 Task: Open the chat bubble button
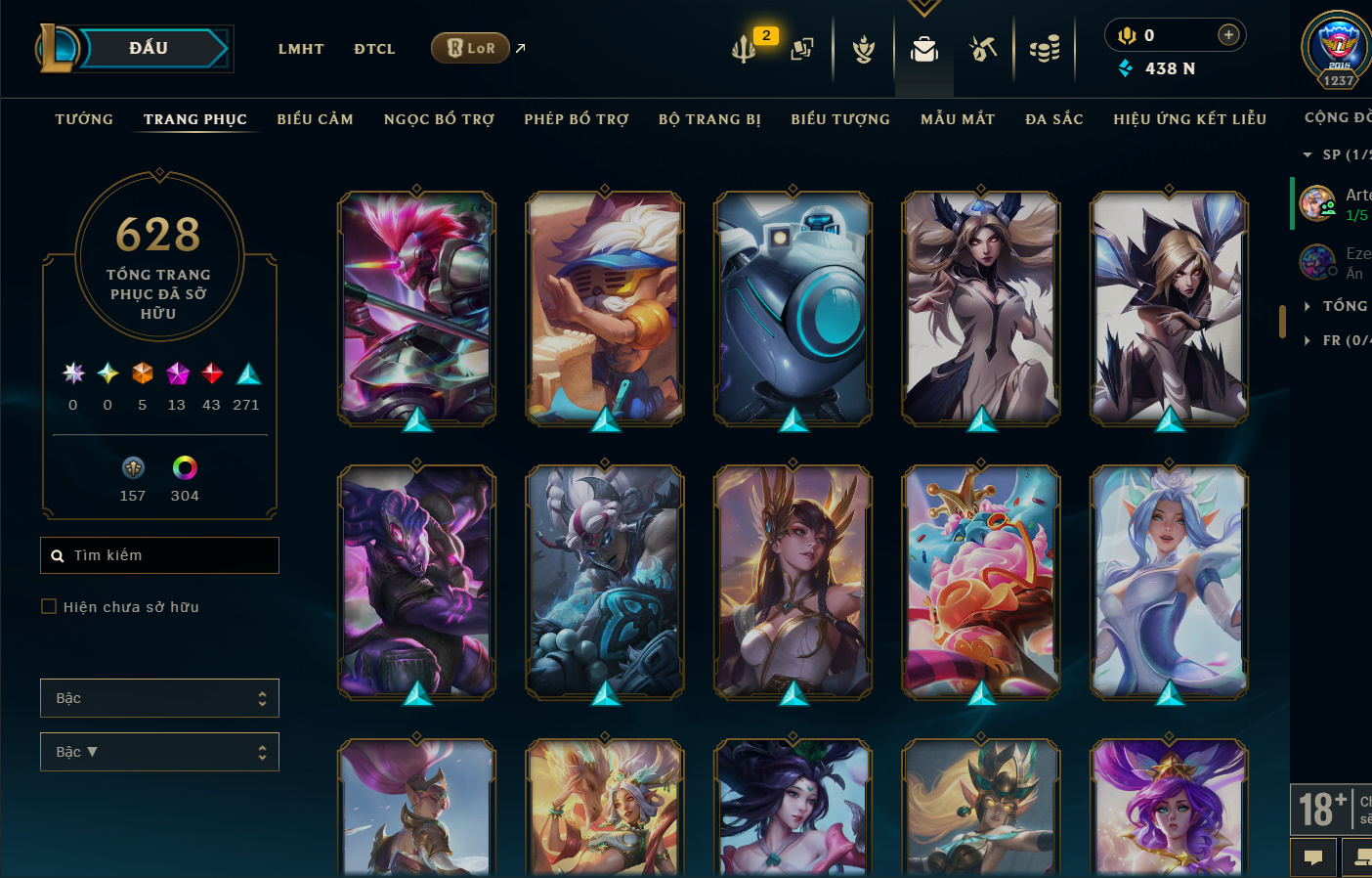click(x=1313, y=857)
